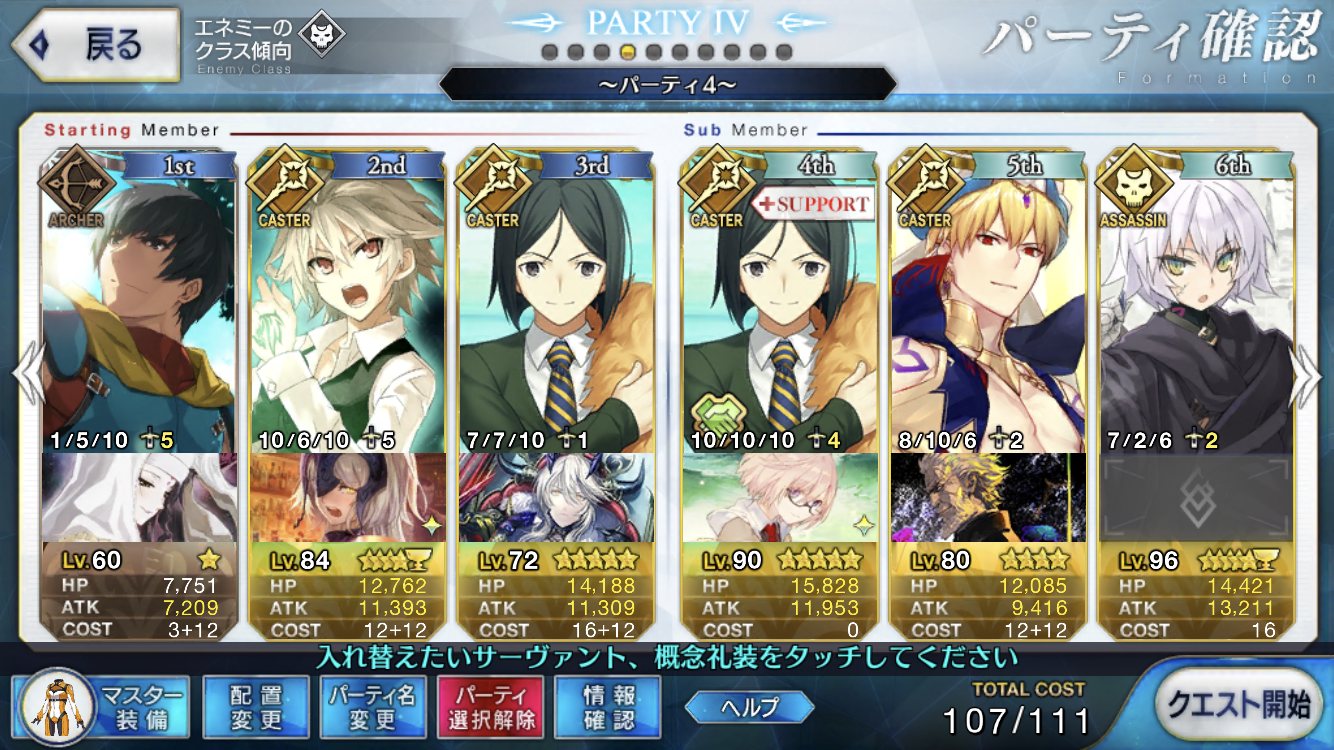Go back with the 戻る button

(93, 45)
